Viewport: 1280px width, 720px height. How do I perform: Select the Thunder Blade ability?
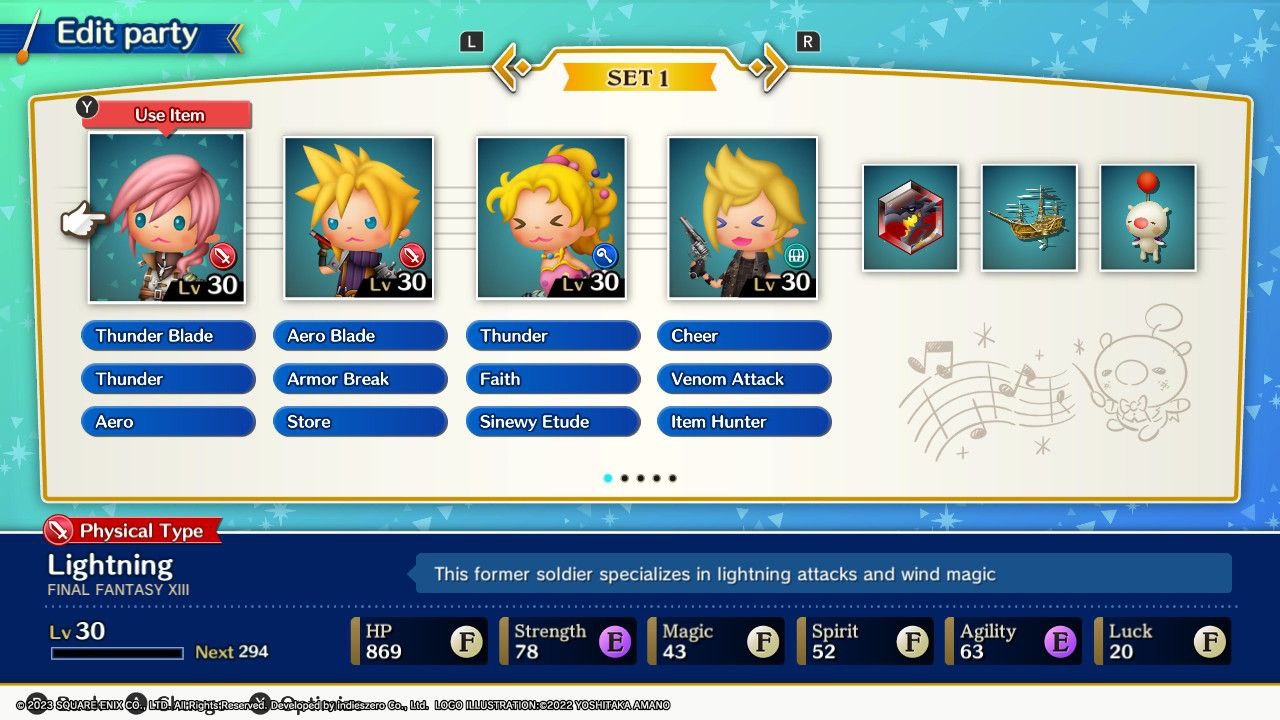(168, 336)
